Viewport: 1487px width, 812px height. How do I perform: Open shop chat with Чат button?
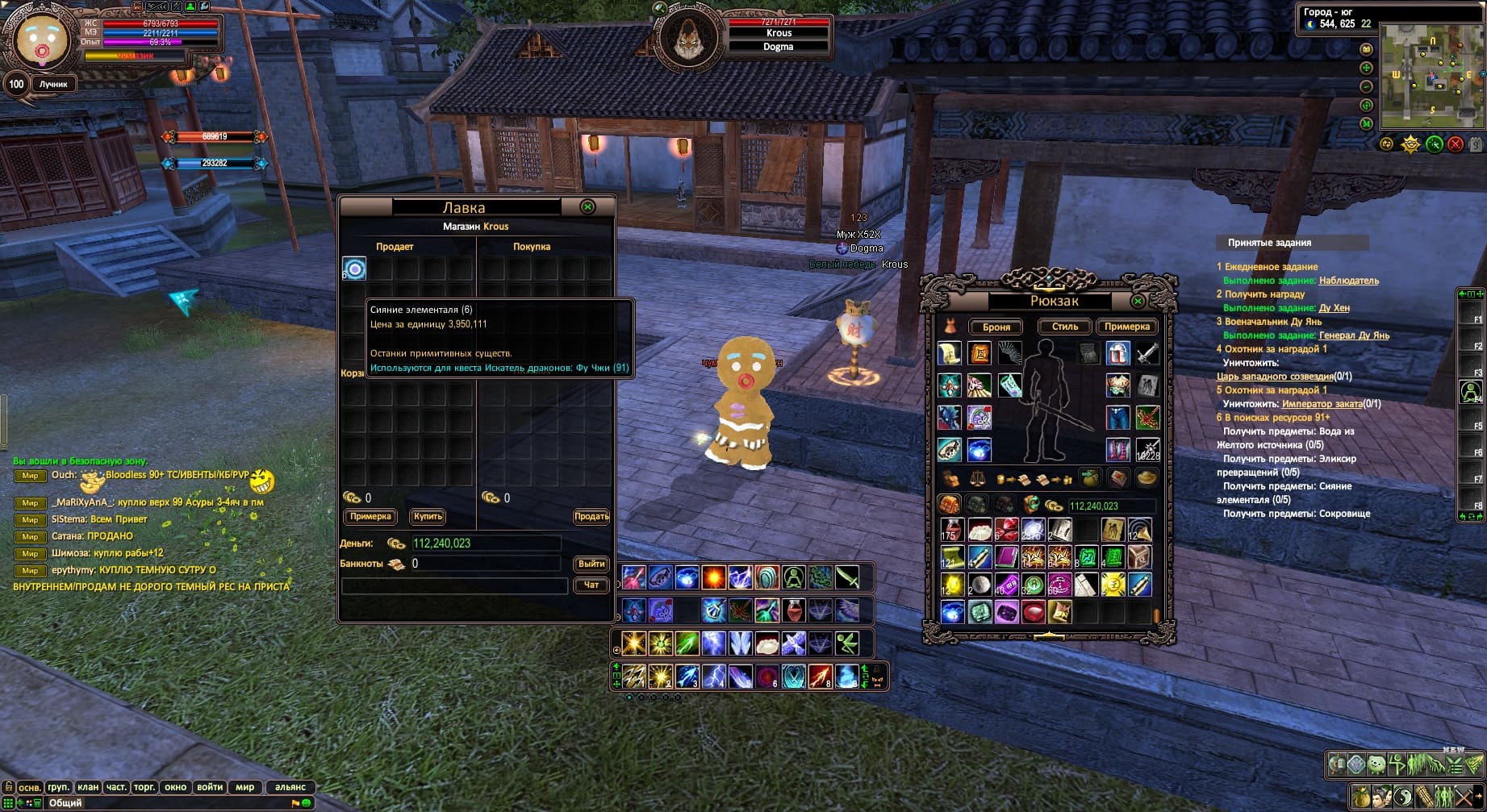(x=591, y=585)
